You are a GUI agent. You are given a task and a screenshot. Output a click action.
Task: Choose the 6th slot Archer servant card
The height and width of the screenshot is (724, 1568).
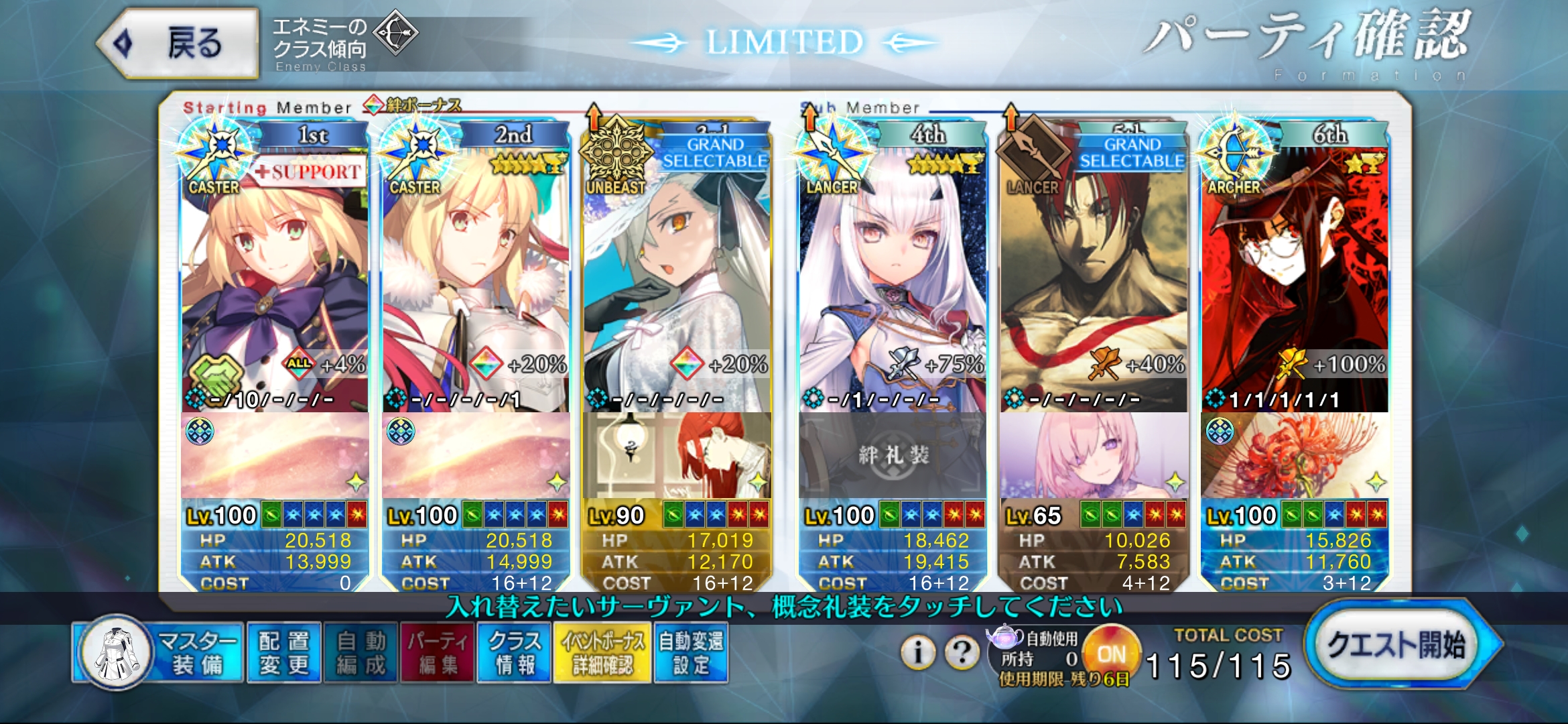(x=1295, y=282)
